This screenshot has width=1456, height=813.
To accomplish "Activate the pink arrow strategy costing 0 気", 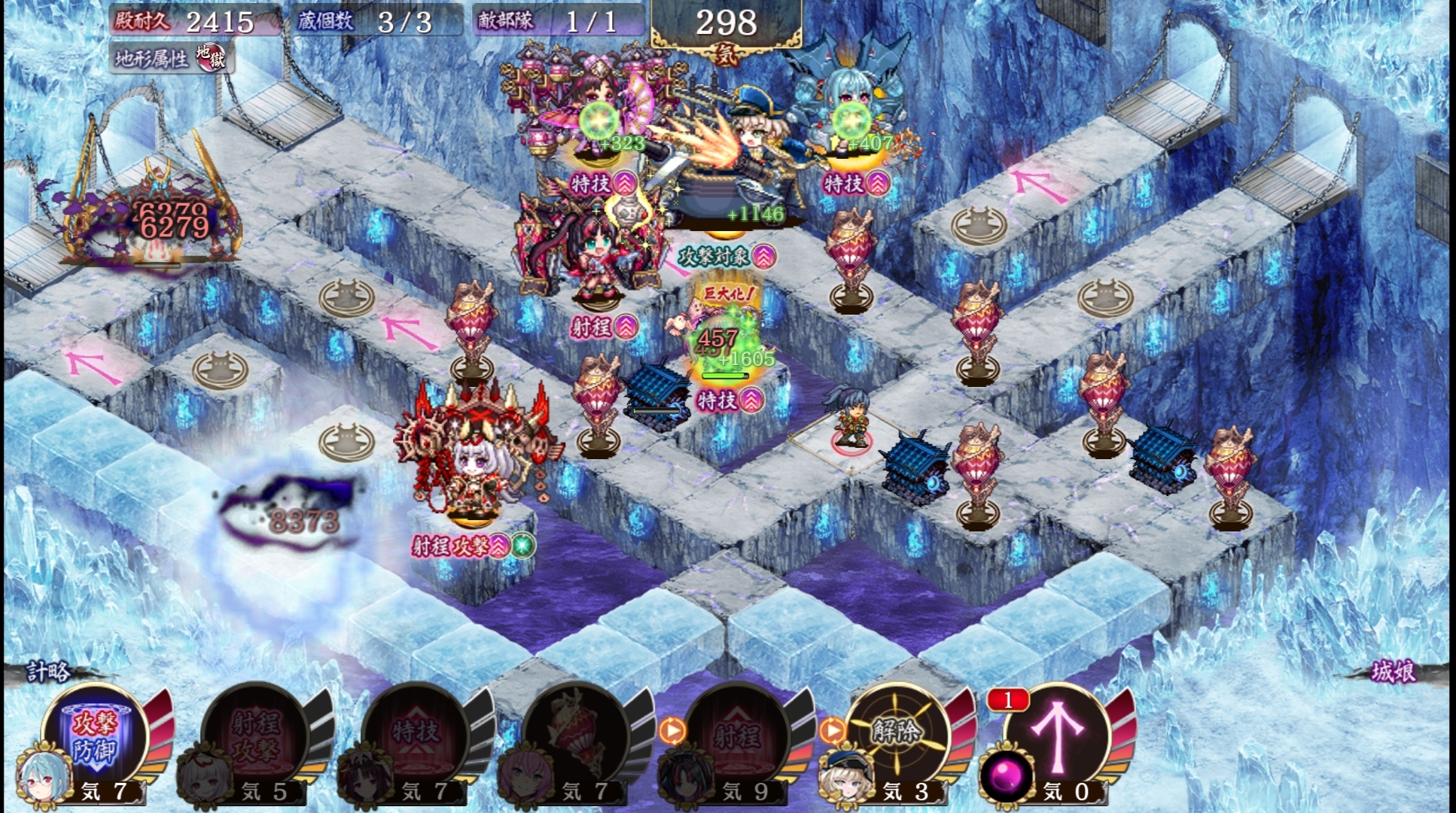I will point(1058,734).
